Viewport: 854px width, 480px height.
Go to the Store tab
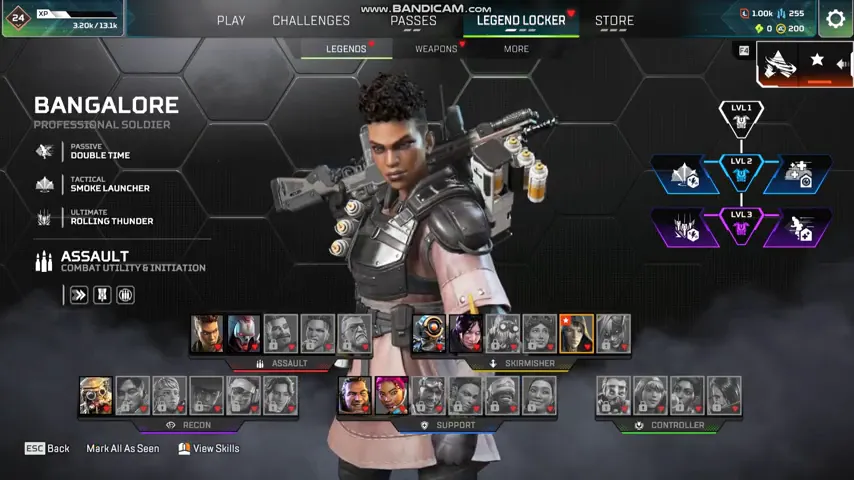pyautogui.click(x=614, y=20)
